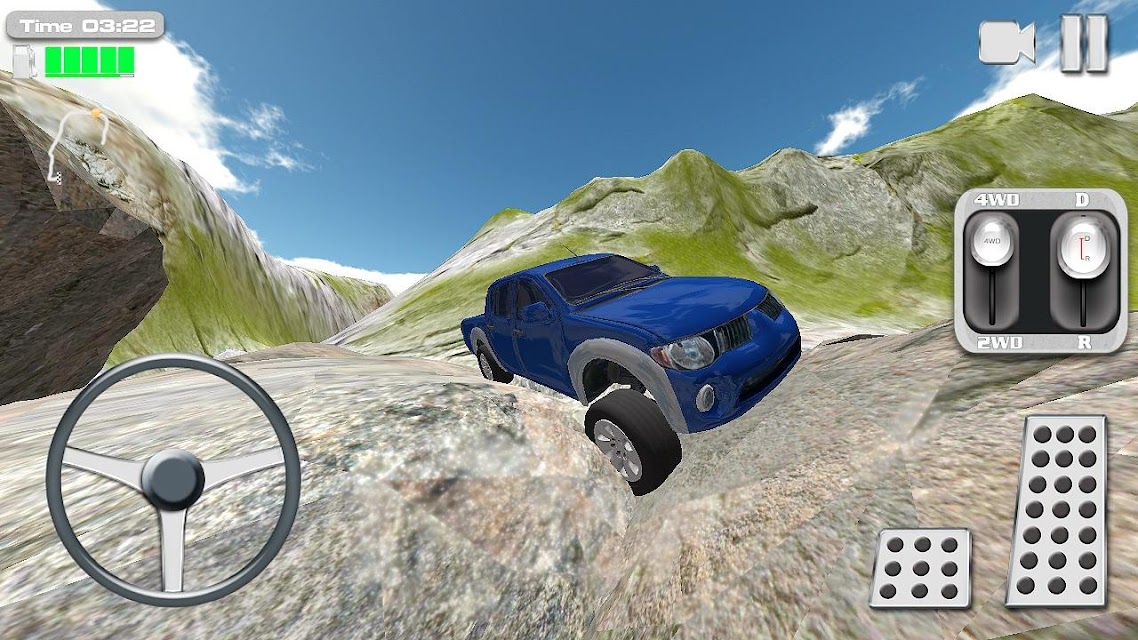The image size is (1138, 640).
Task: Switch camera view with the camera icon
Action: [1006, 43]
